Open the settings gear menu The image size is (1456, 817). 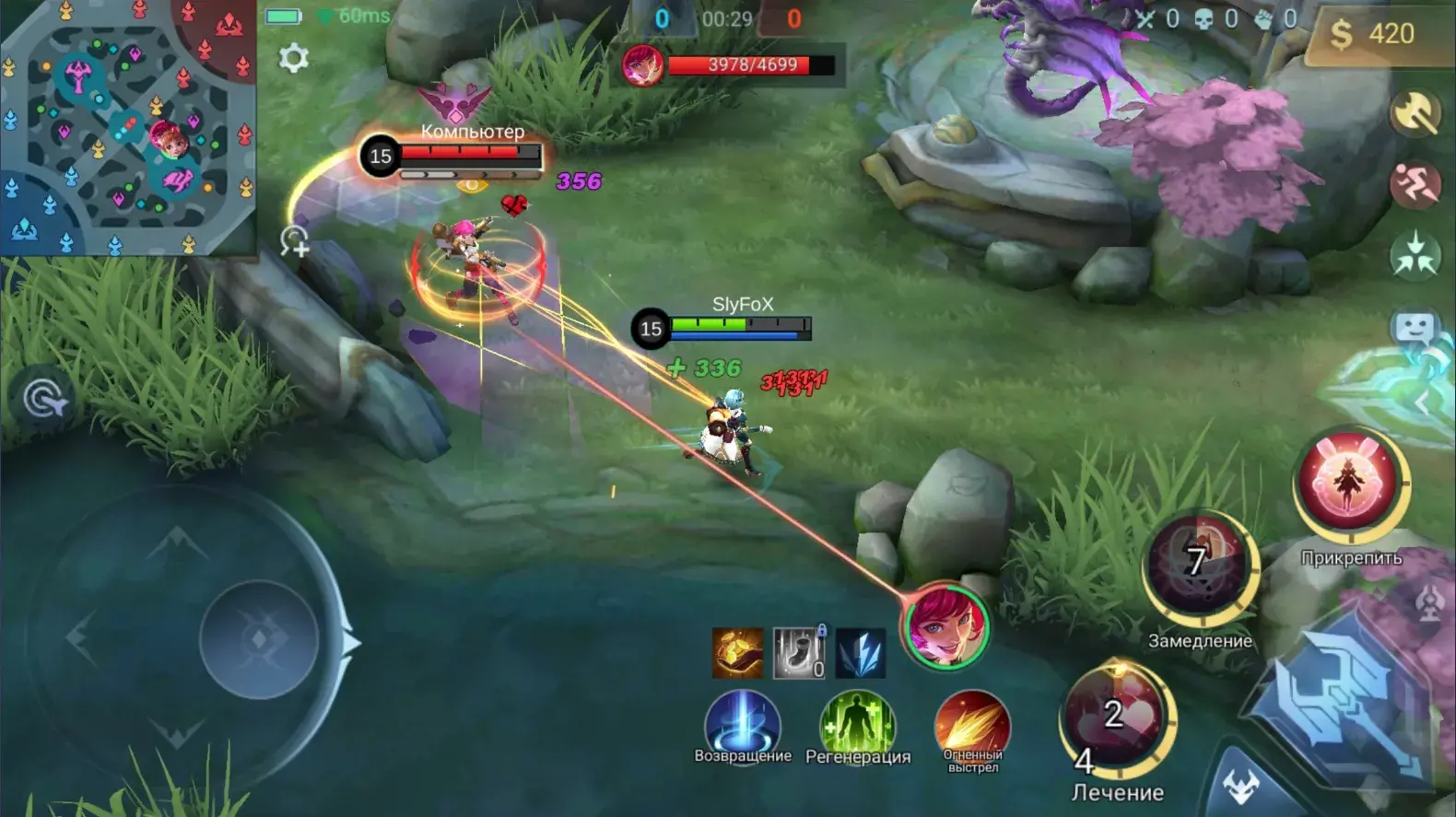pyautogui.click(x=293, y=58)
